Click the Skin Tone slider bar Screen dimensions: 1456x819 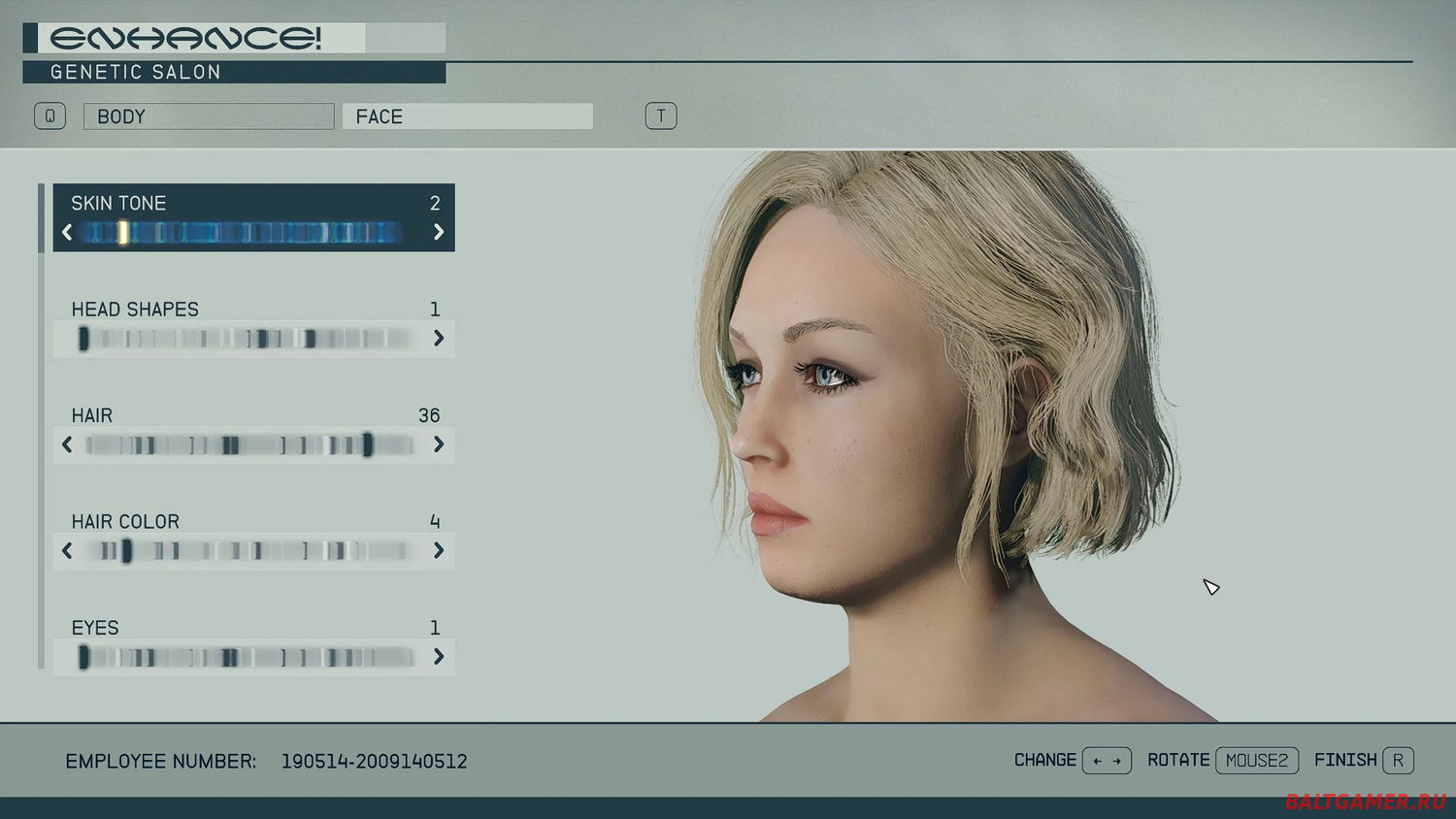click(243, 232)
